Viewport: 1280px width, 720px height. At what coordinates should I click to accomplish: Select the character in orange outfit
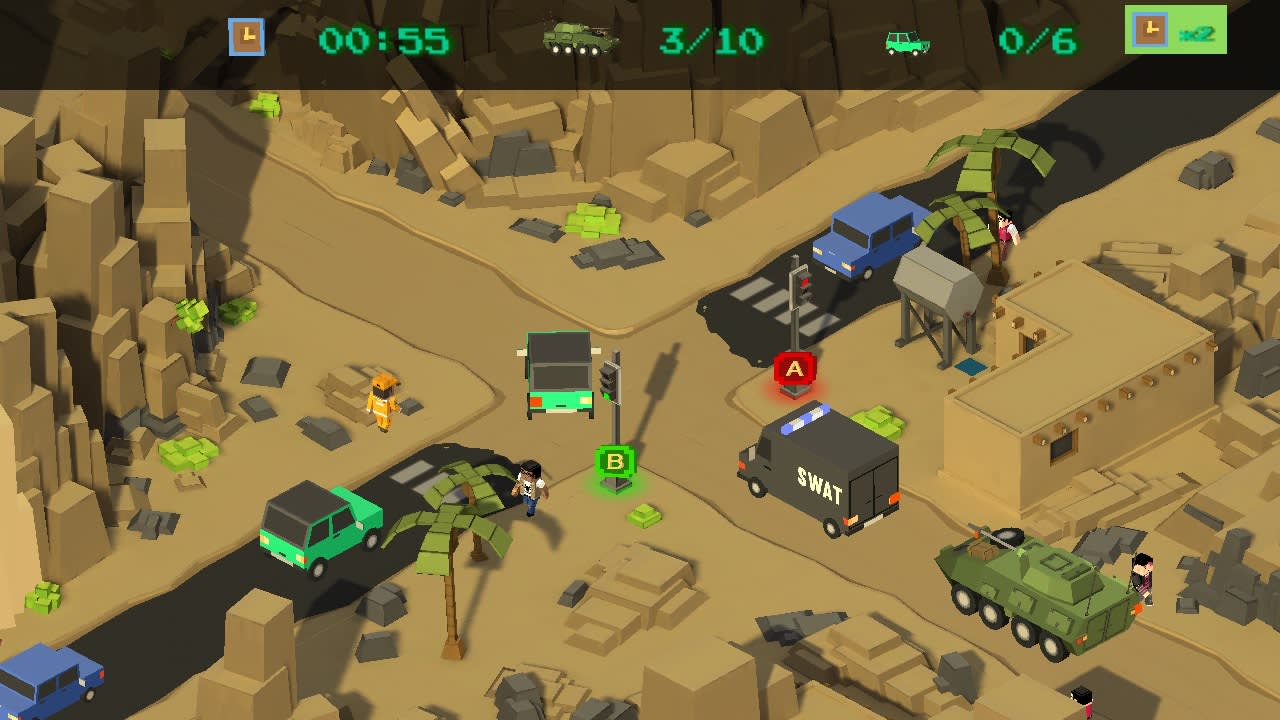click(x=383, y=402)
